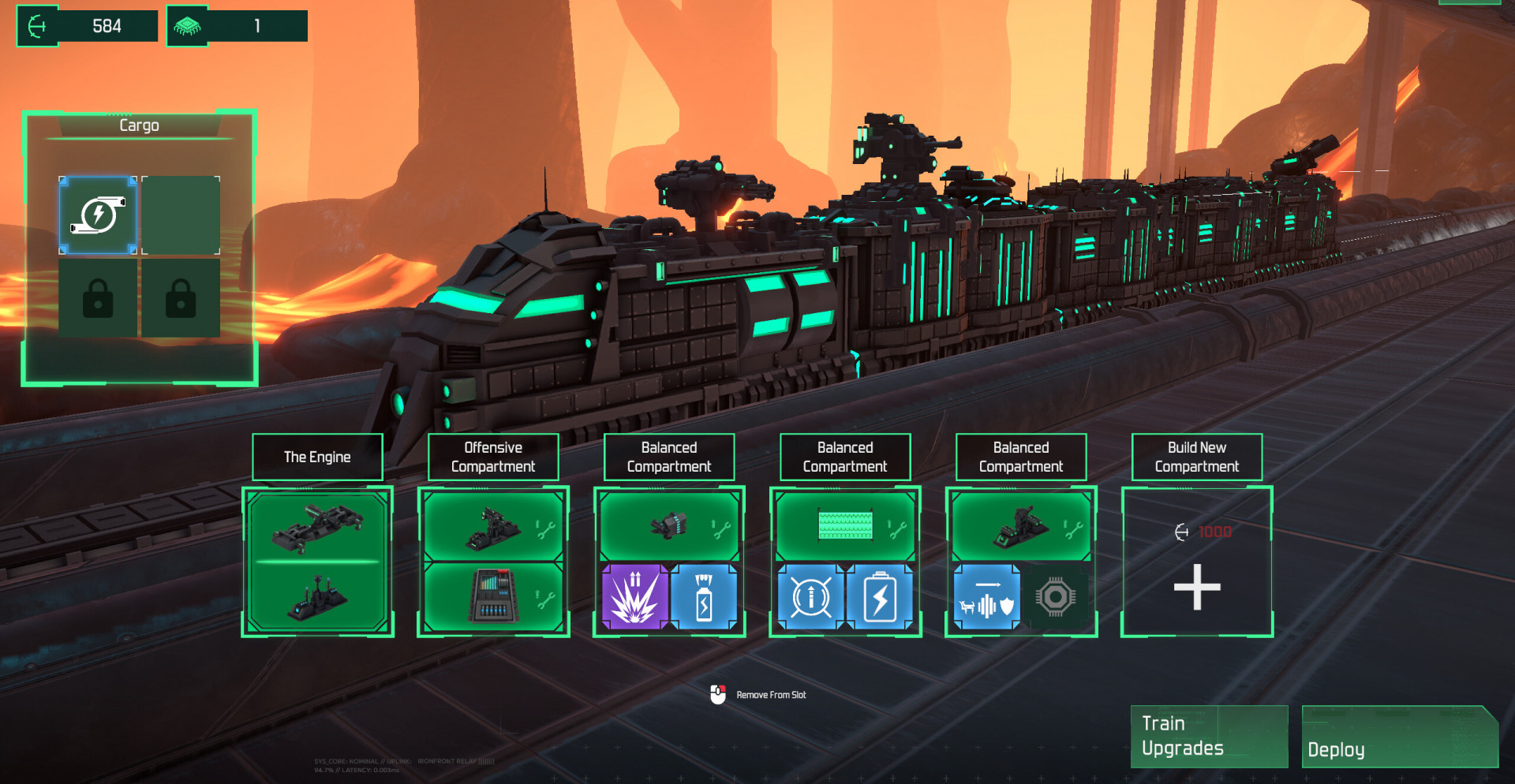
Task: Click the blue crosshair targeting module
Action: point(810,597)
